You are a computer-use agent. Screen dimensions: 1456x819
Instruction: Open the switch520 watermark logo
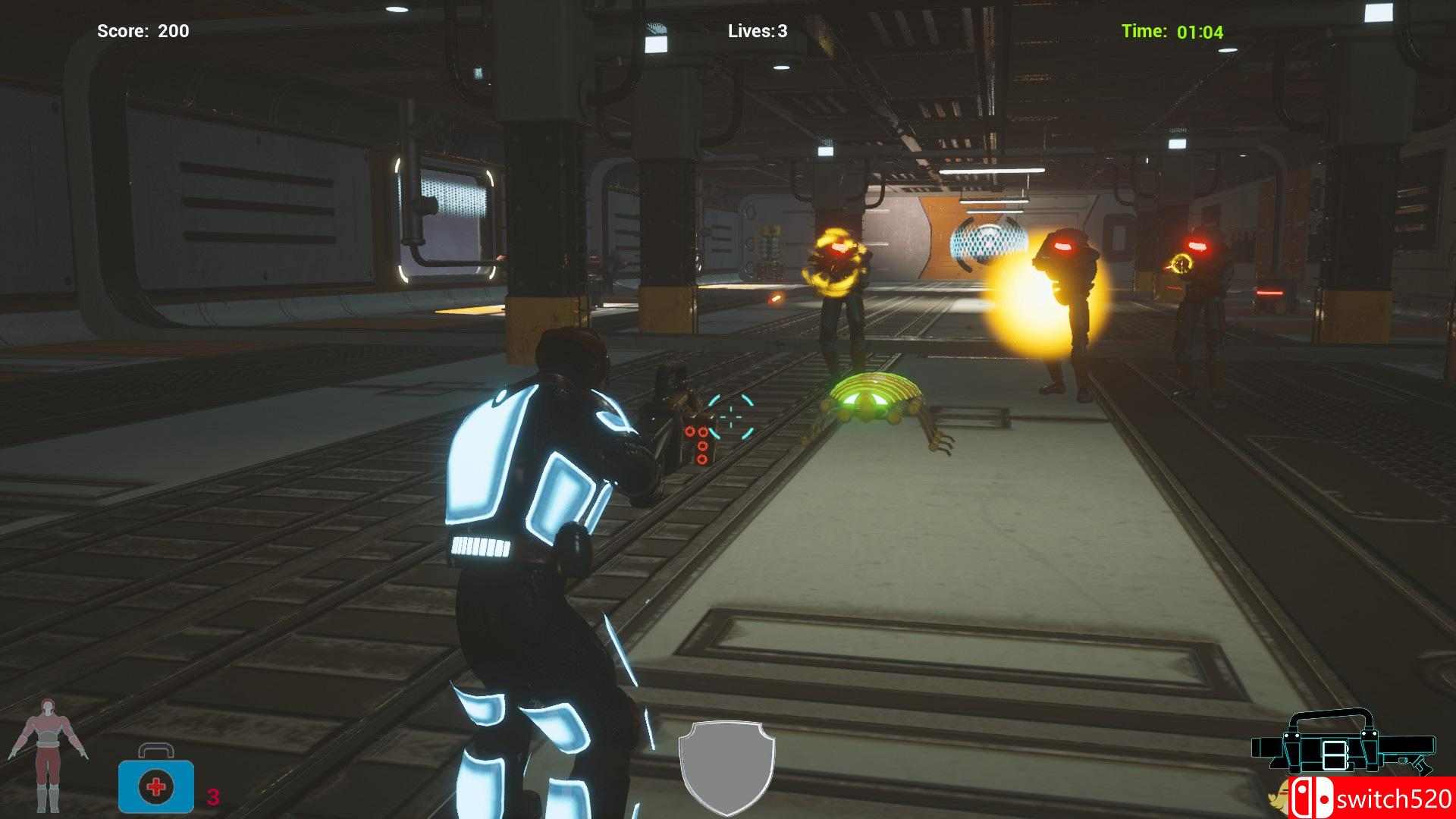tap(1371, 799)
